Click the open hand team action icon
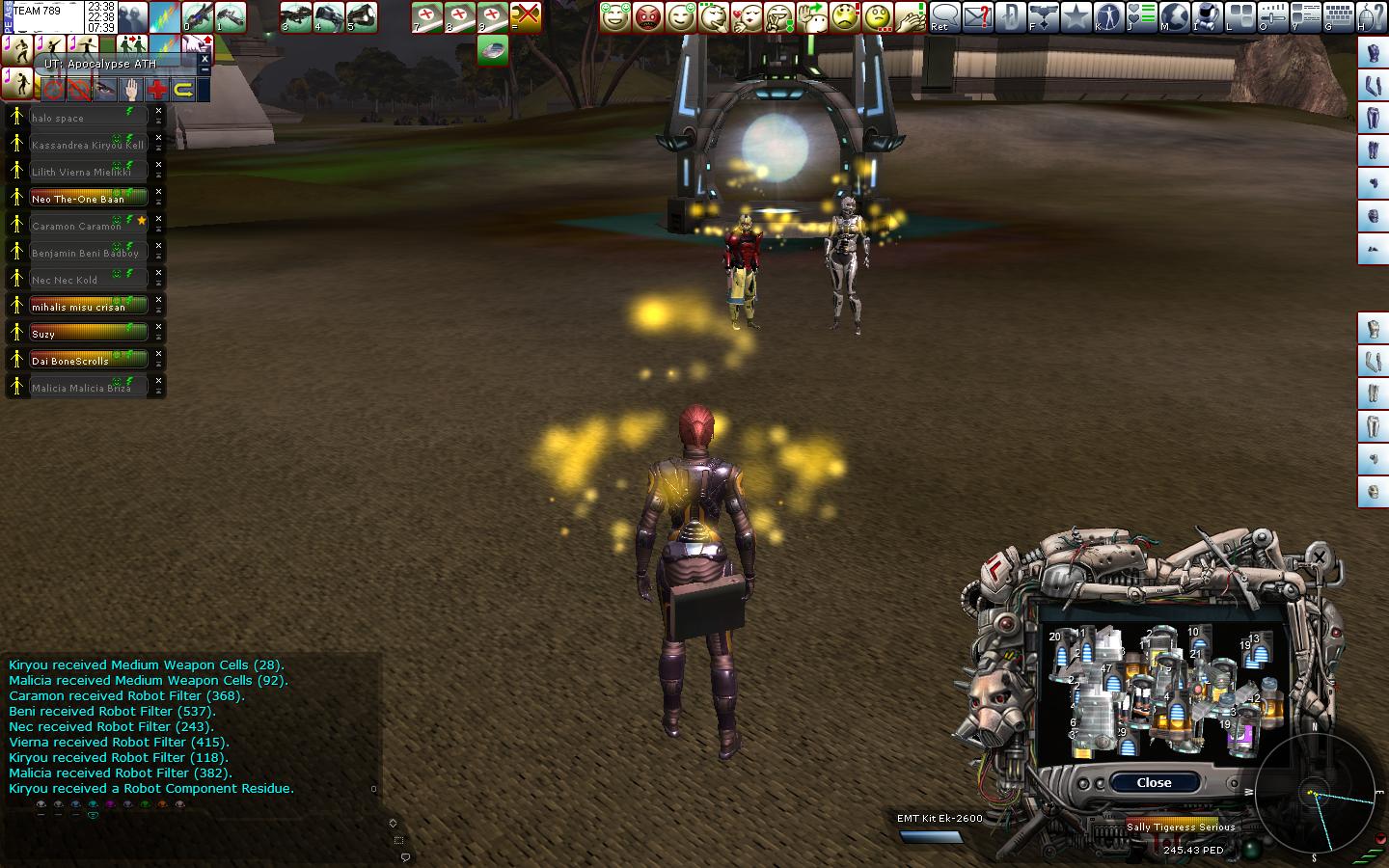The image size is (1389, 868). coord(130,90)
